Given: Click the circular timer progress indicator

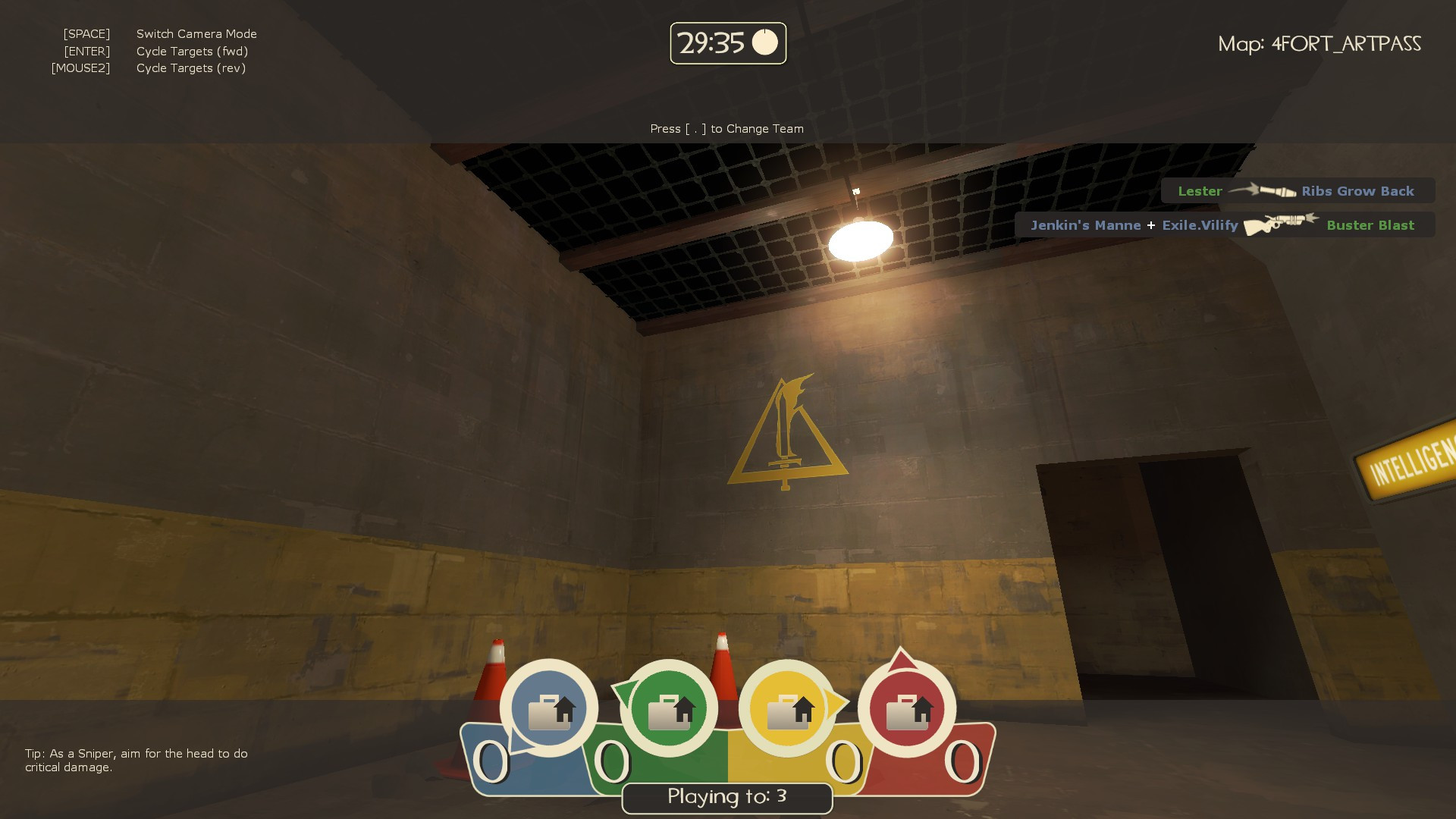Looking at the screenshot, I should (x=766, y=43).
